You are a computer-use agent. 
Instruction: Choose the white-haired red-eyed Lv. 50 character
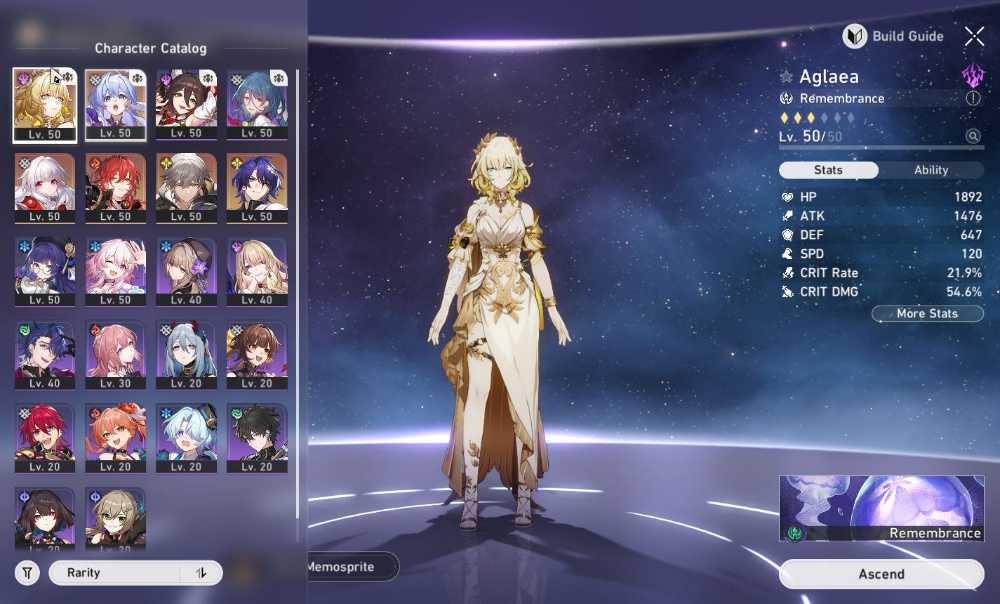[x=44, y=188]
